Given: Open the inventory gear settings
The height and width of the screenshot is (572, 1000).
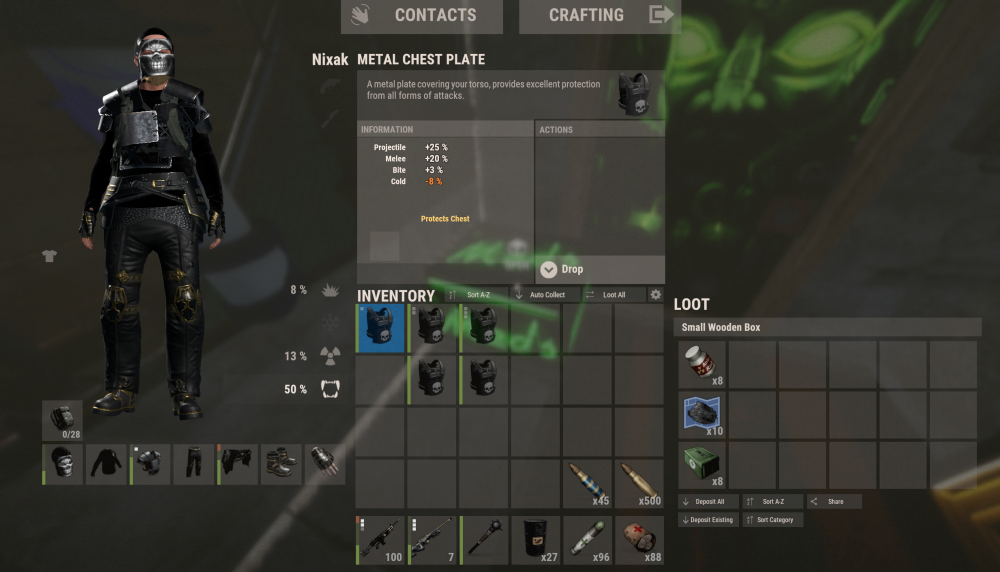Looking at the screenshot, I should (x=656, y=295).
